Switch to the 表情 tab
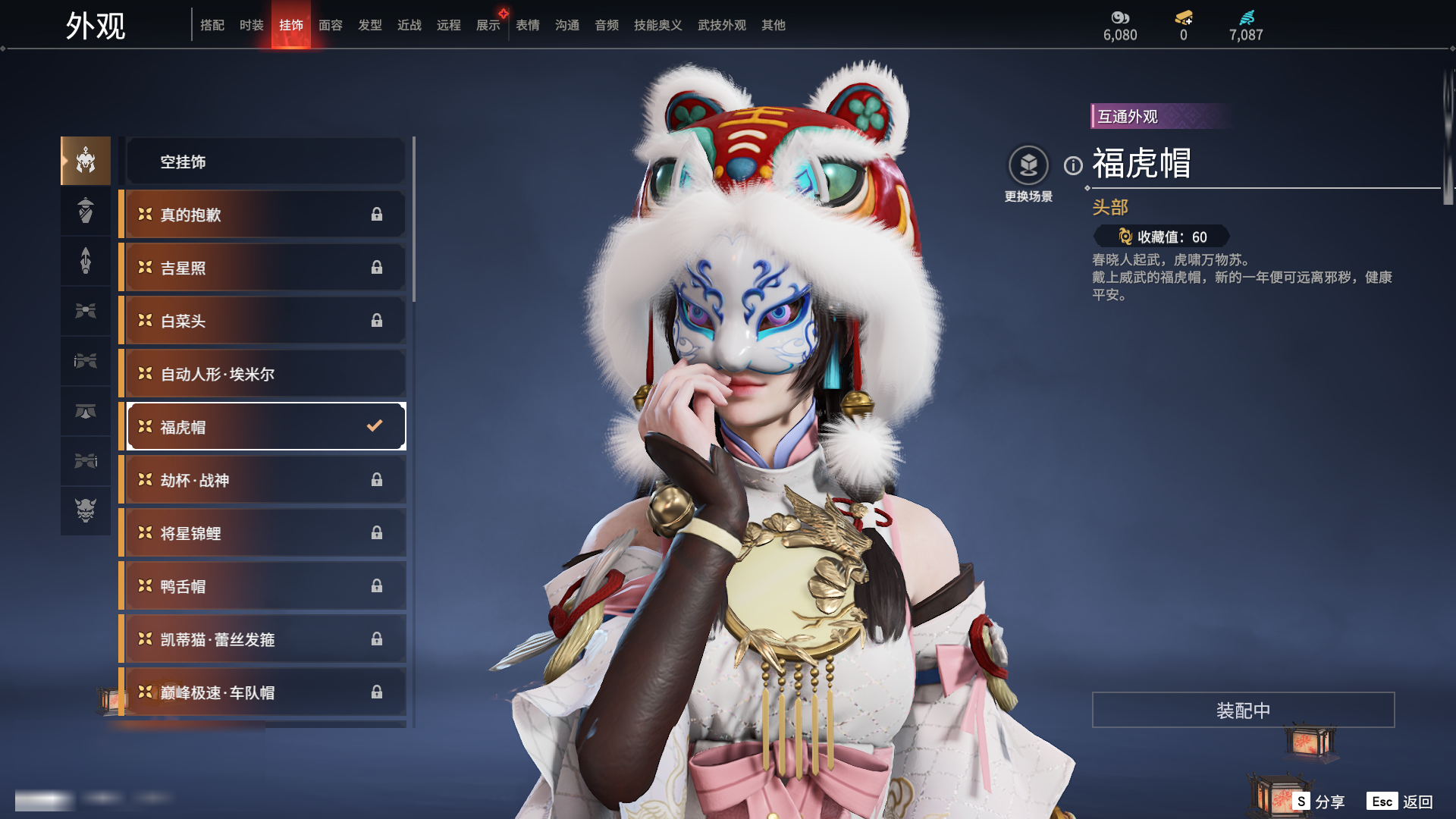 click(527, 25)
